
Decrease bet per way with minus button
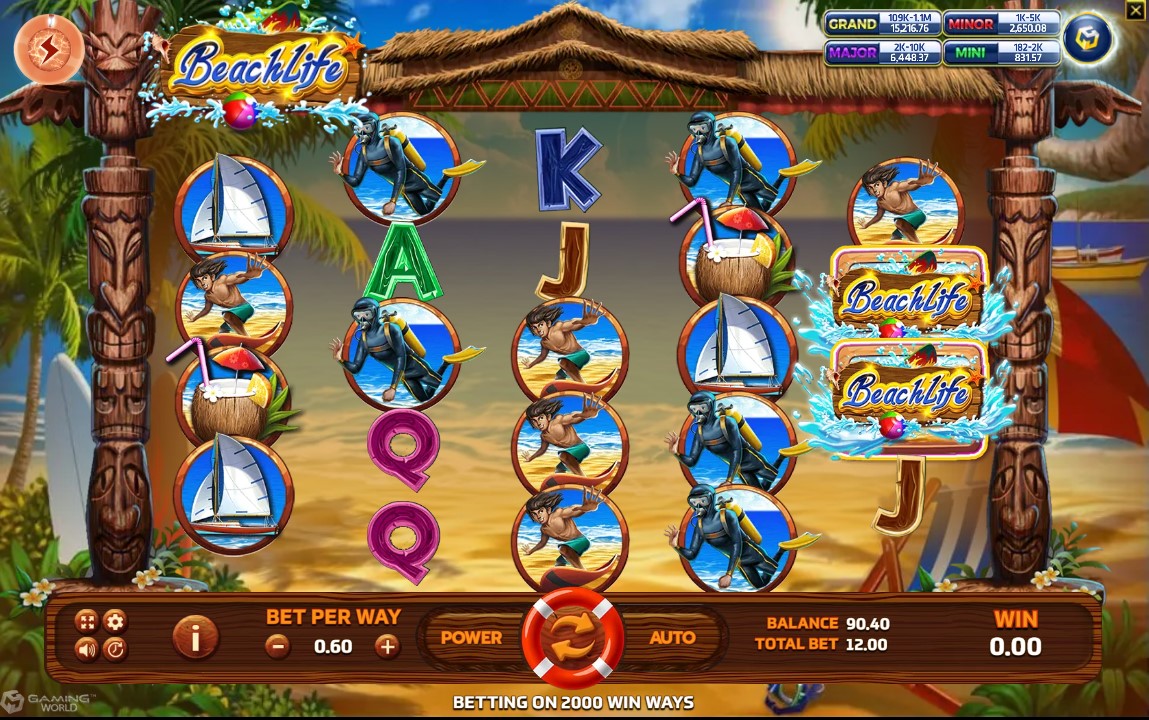tap(279, 646)
